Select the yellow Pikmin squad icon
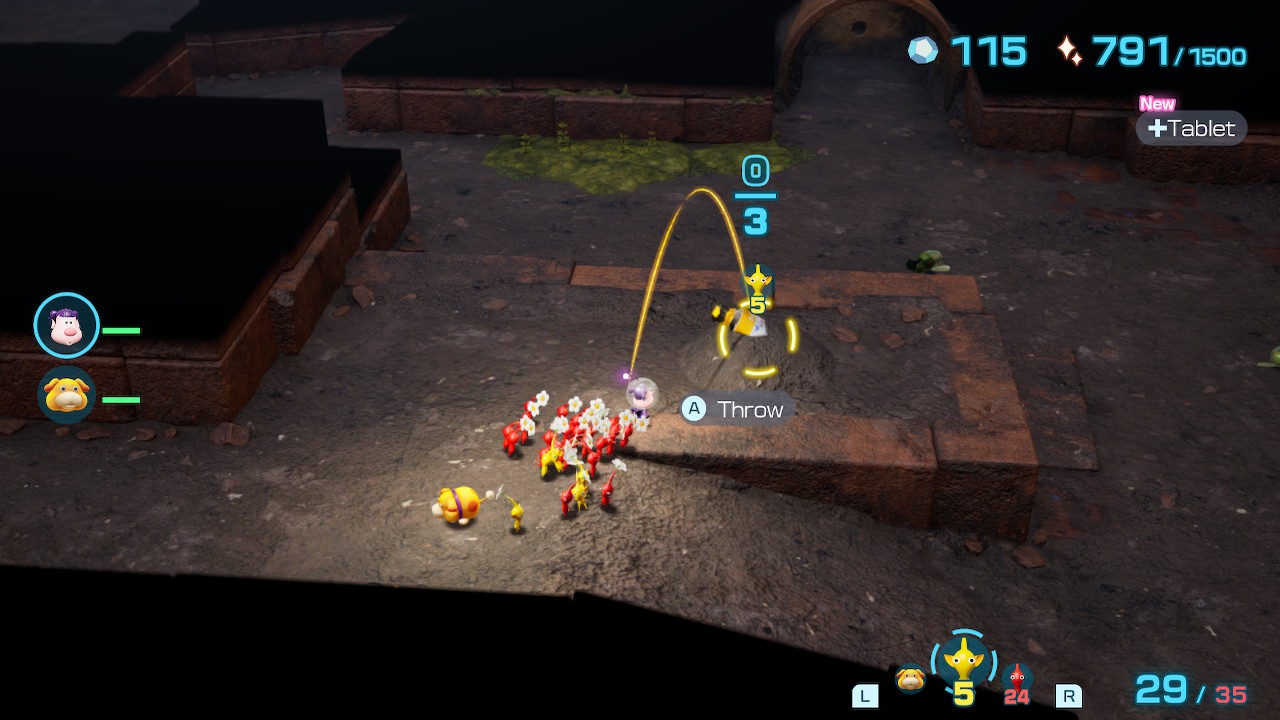This screenshot has width=1280, height=720. pos(963,661)
